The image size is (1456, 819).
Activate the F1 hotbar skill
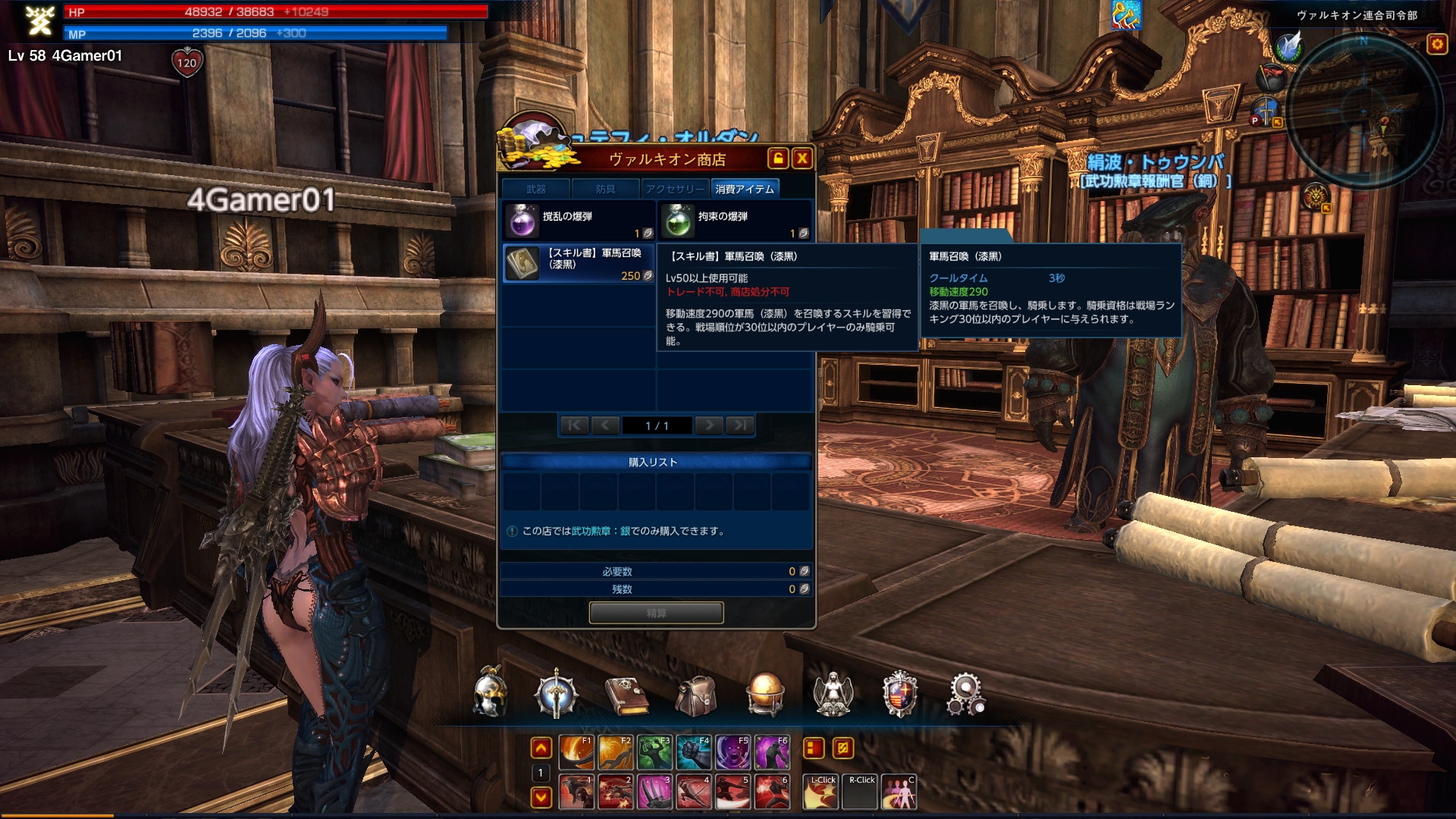click(576, 752)
